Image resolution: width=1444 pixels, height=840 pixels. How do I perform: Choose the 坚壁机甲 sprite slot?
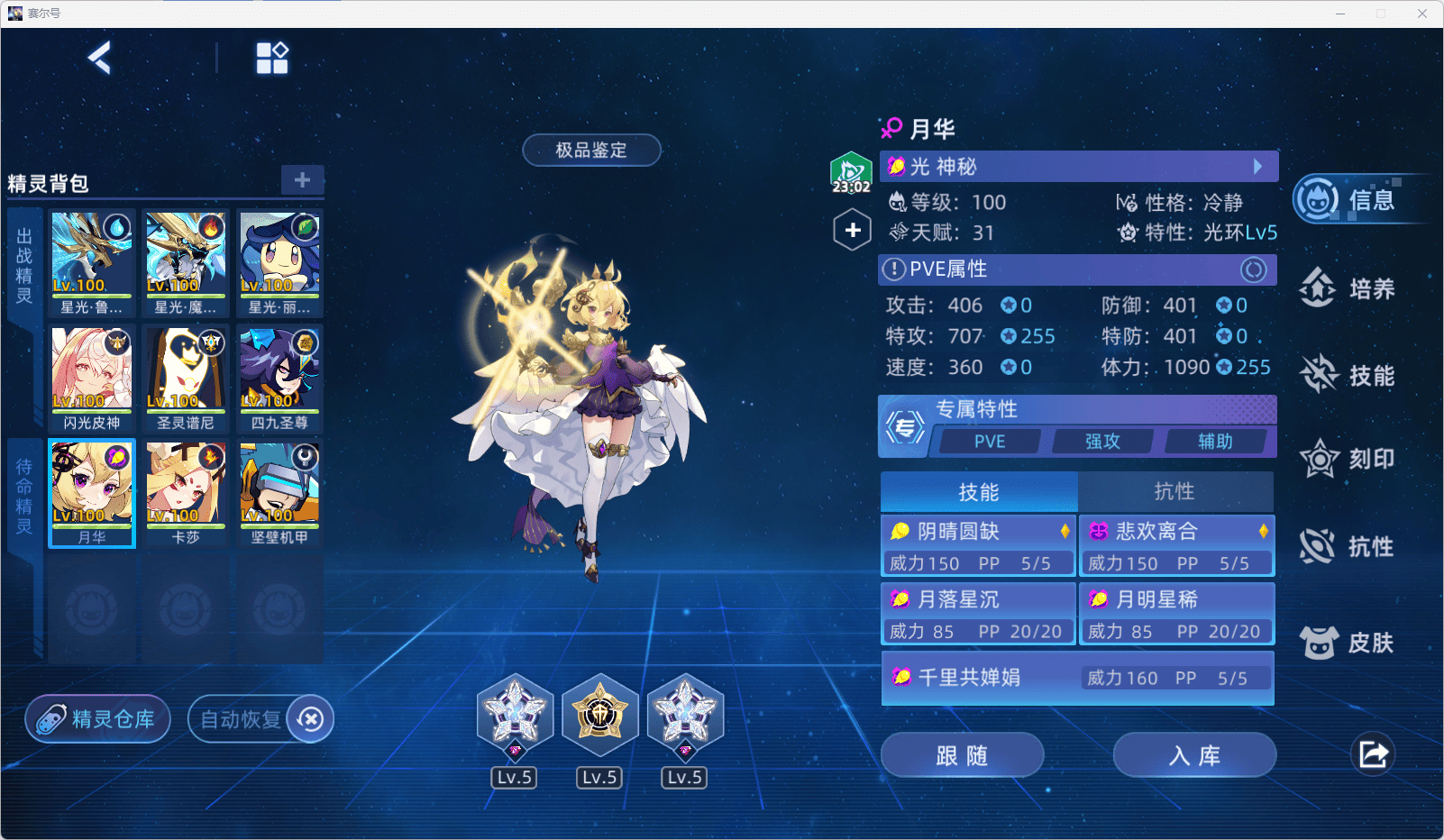coord(279,492)
